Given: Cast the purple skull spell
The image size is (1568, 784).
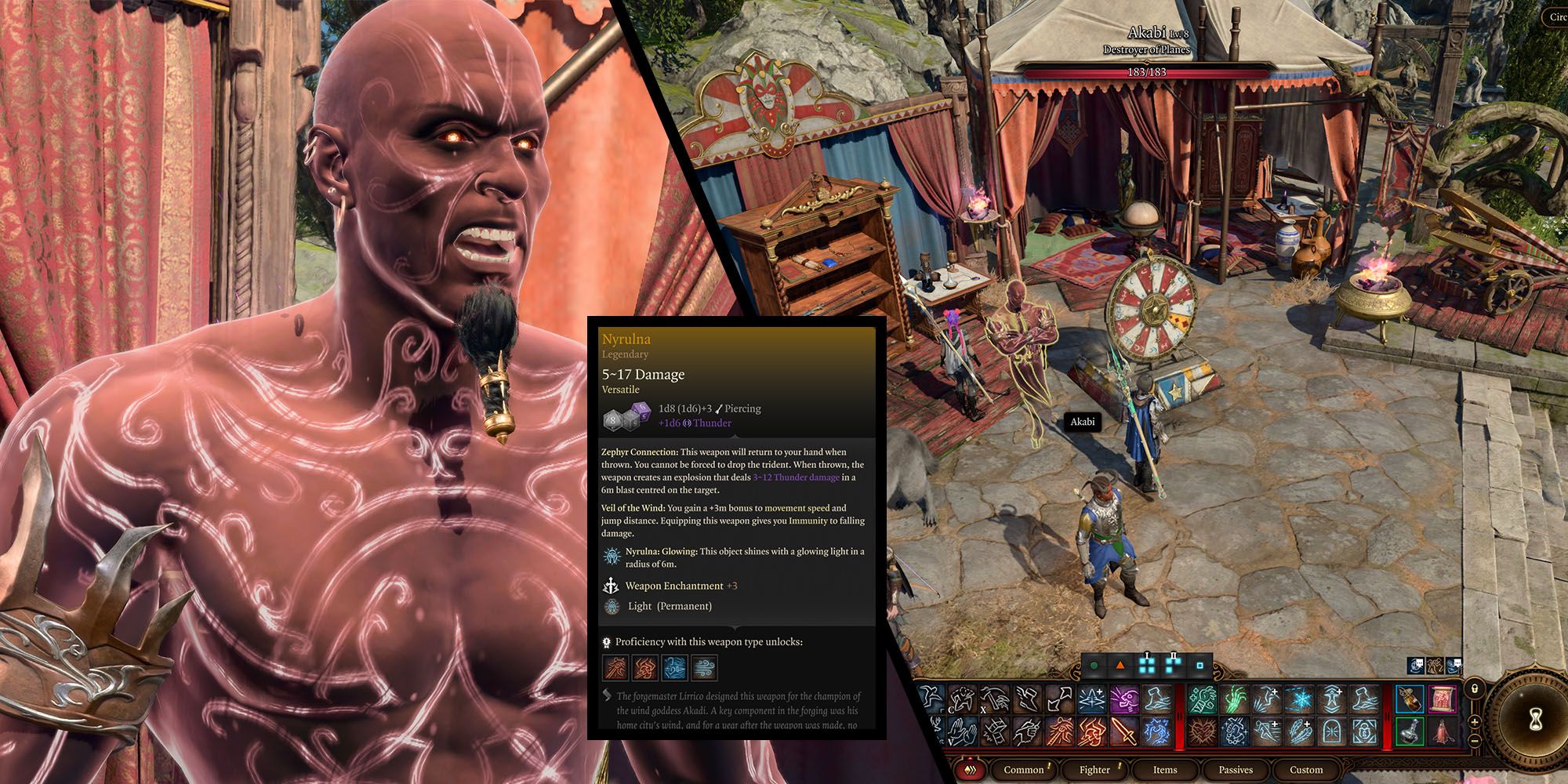Looking at the screenshot, I should pos(1125,699).
